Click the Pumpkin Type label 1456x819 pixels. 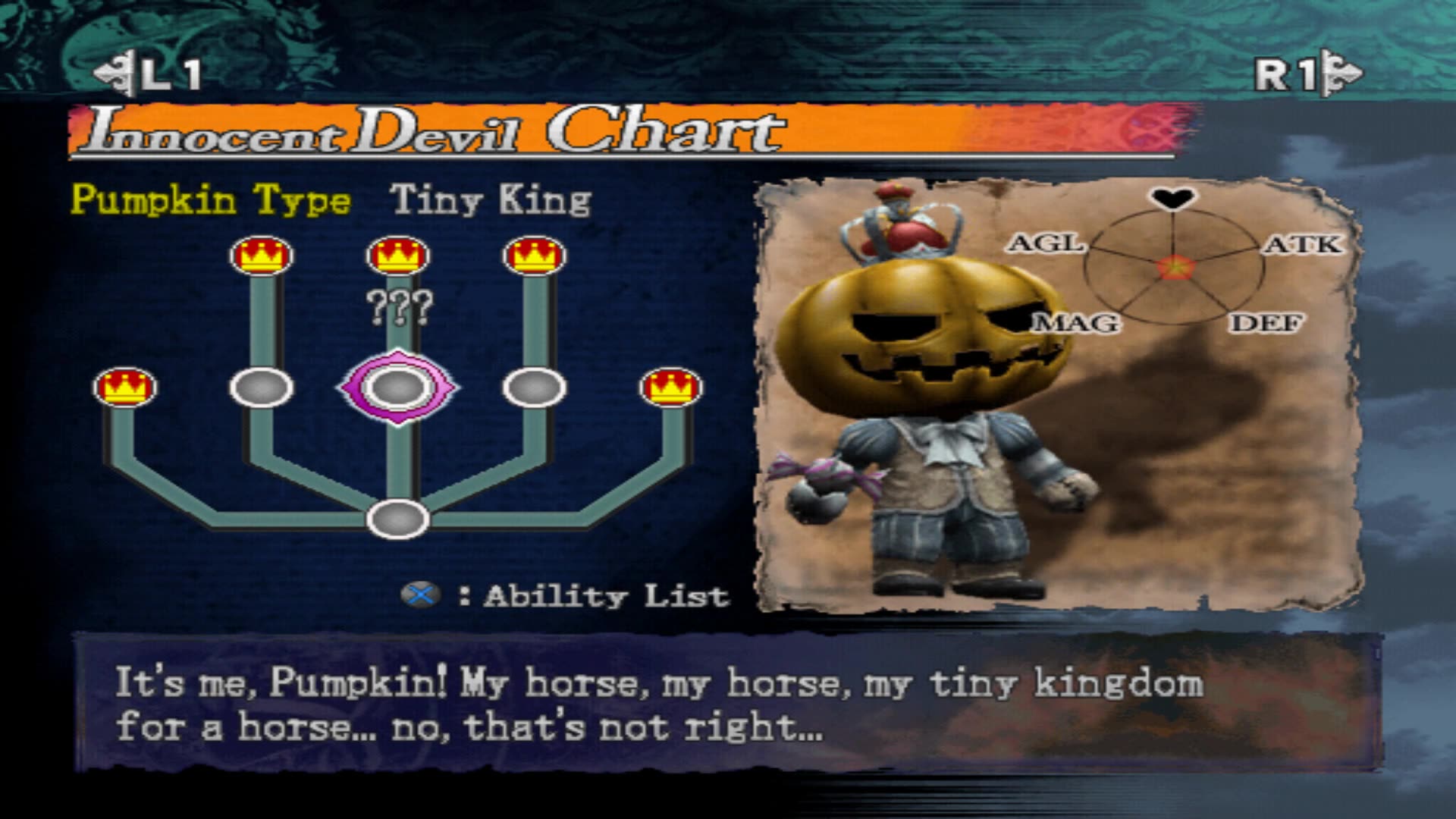tap(209, 201)
